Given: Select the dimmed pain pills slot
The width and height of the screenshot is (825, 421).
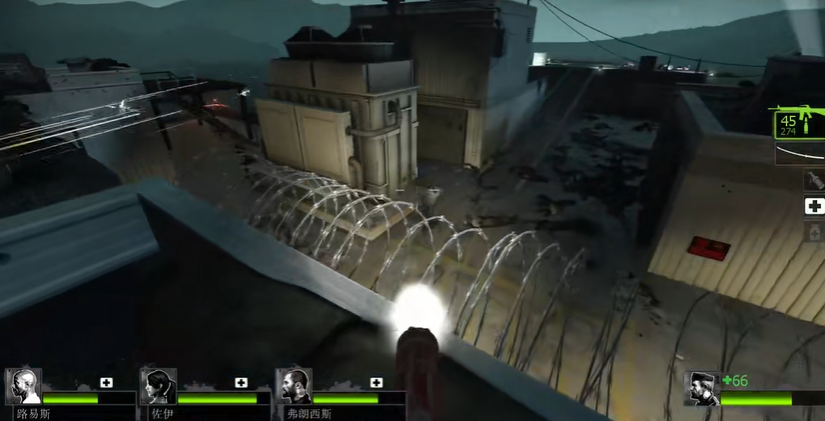Looking at the screenshot, I should [814, 231].
